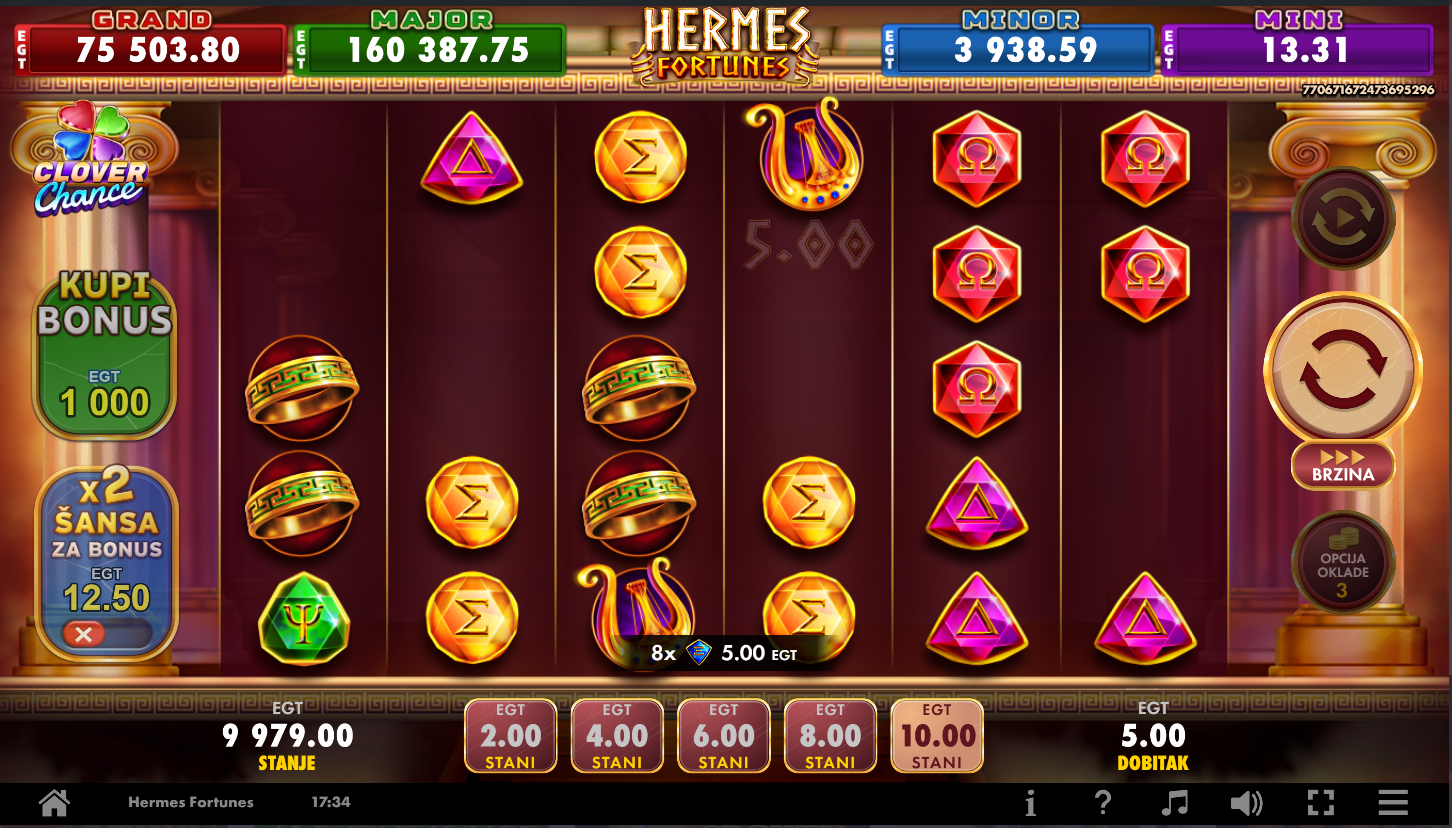Mute the sound with the speaker icon

point(1246,802)
